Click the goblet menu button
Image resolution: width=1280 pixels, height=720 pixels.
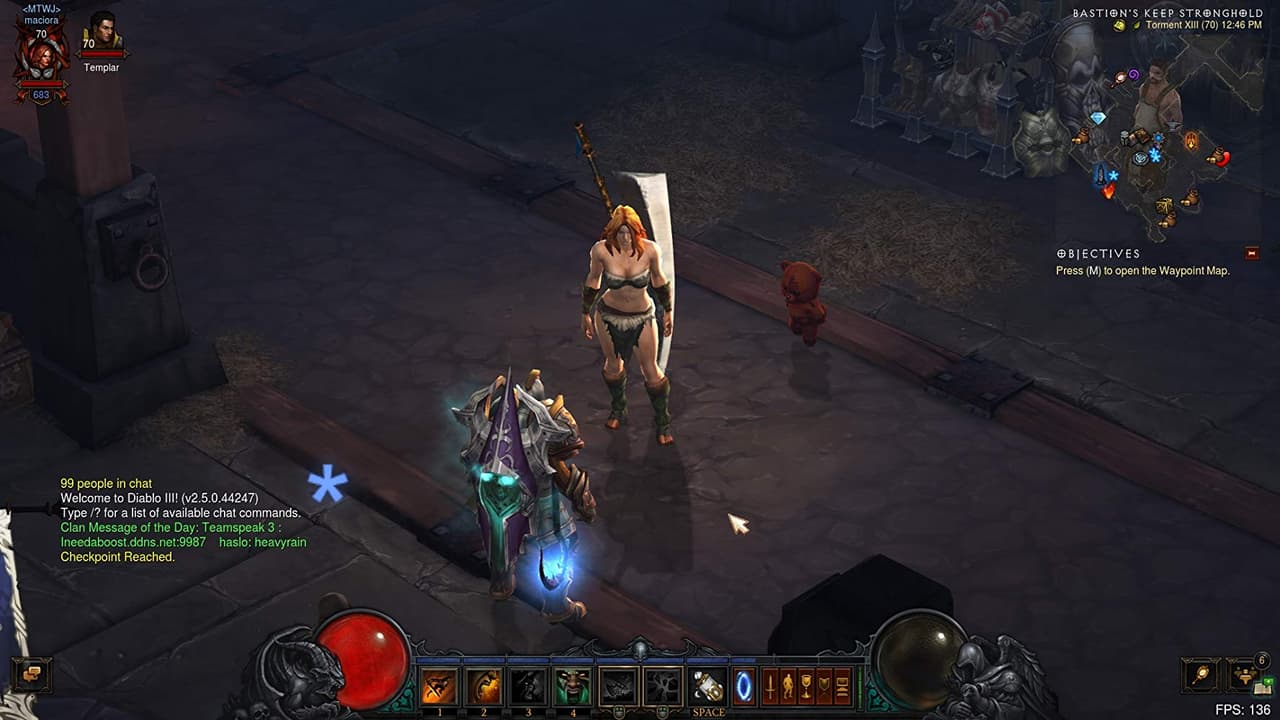[x=806, y=686]
